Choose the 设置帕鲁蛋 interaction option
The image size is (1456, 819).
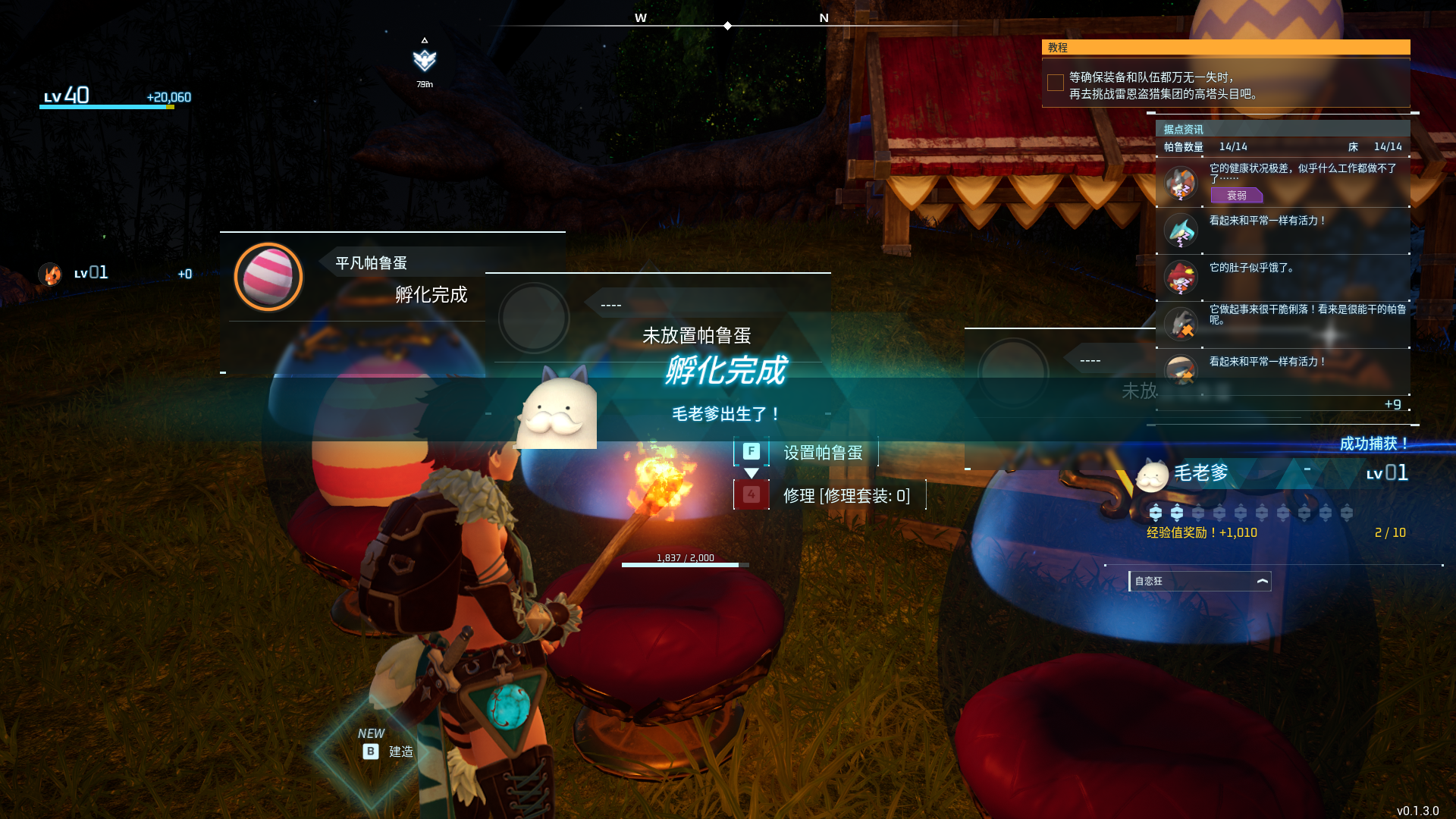(x=822, y=453)
